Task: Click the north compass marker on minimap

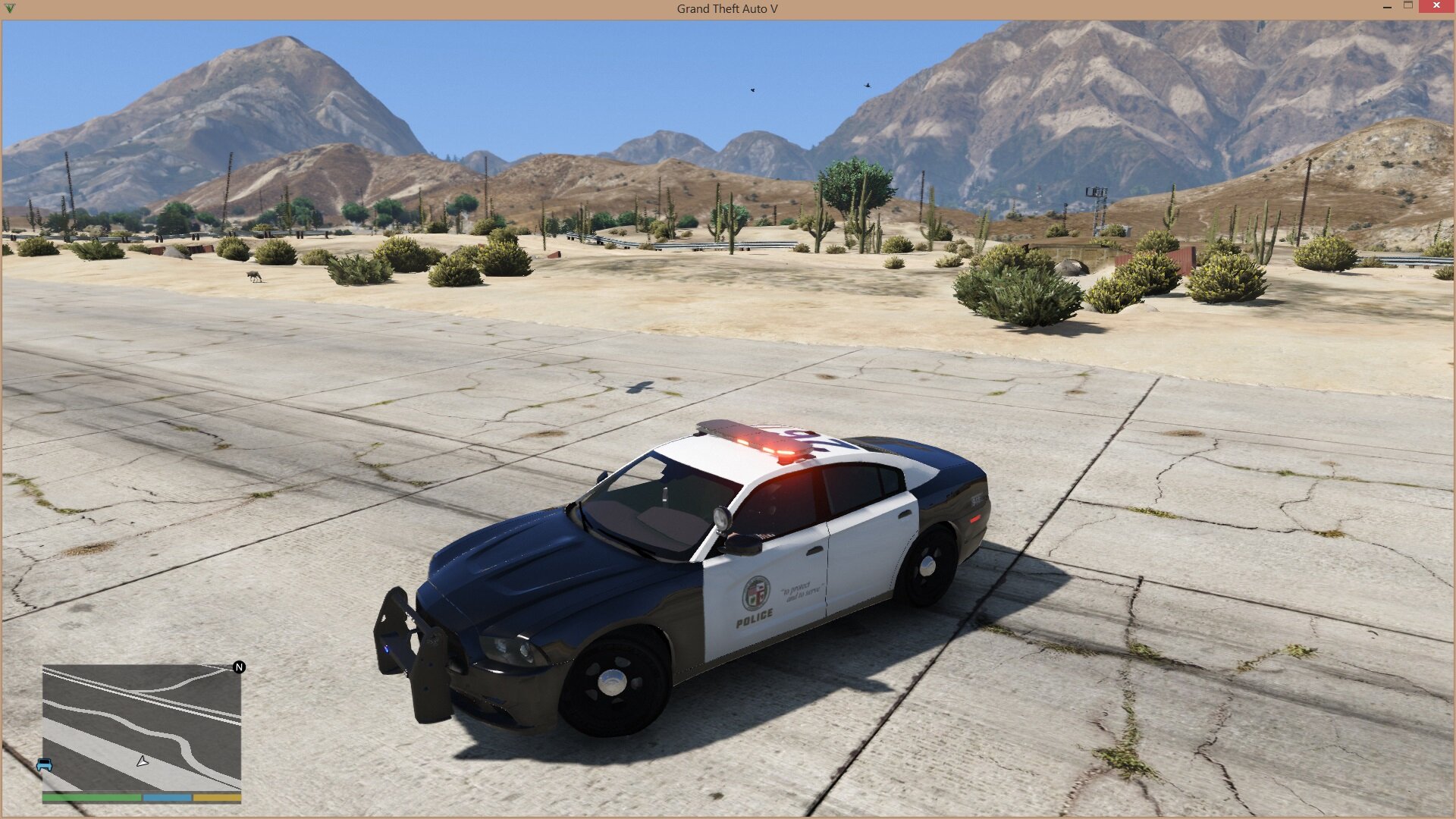Action: pyautogui.click(x=239, y=667)
